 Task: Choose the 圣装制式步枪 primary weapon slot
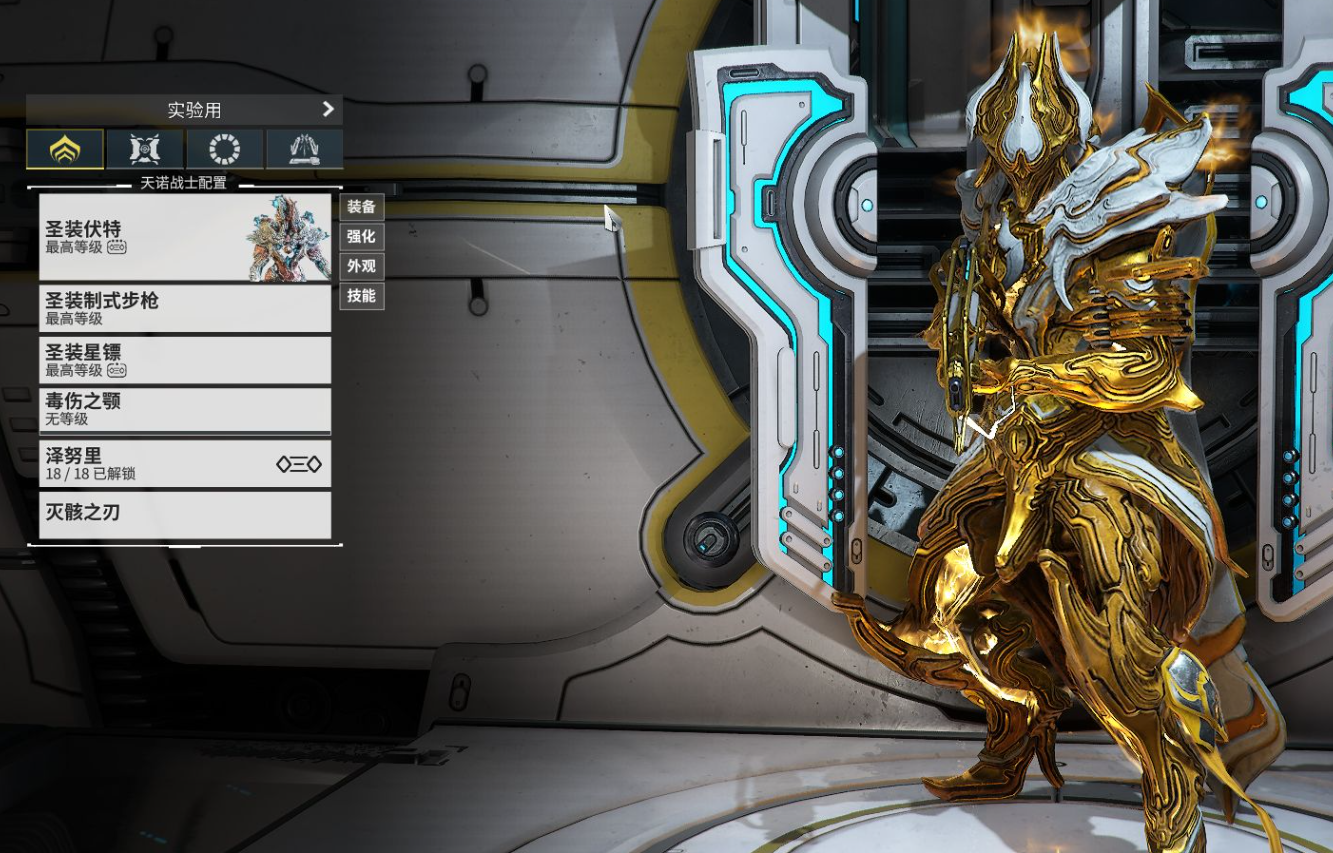click(185, 308)
